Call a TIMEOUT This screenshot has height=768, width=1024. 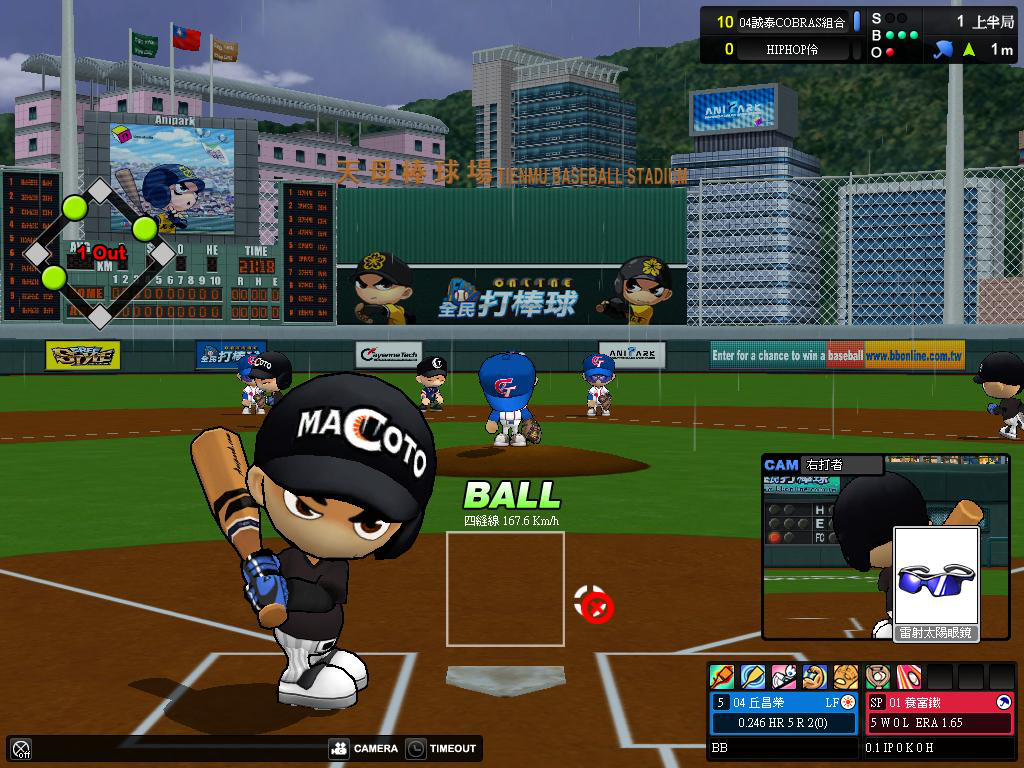tap(443, 748)
